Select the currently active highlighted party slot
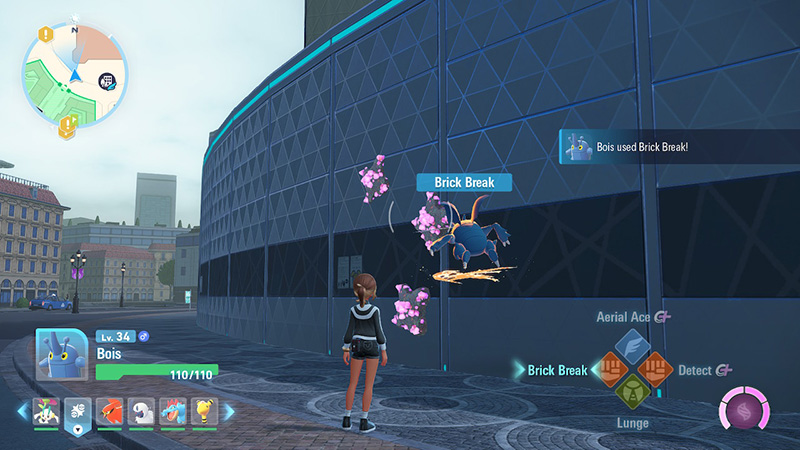This screenshot has height=450, width=800. [78, 411]
